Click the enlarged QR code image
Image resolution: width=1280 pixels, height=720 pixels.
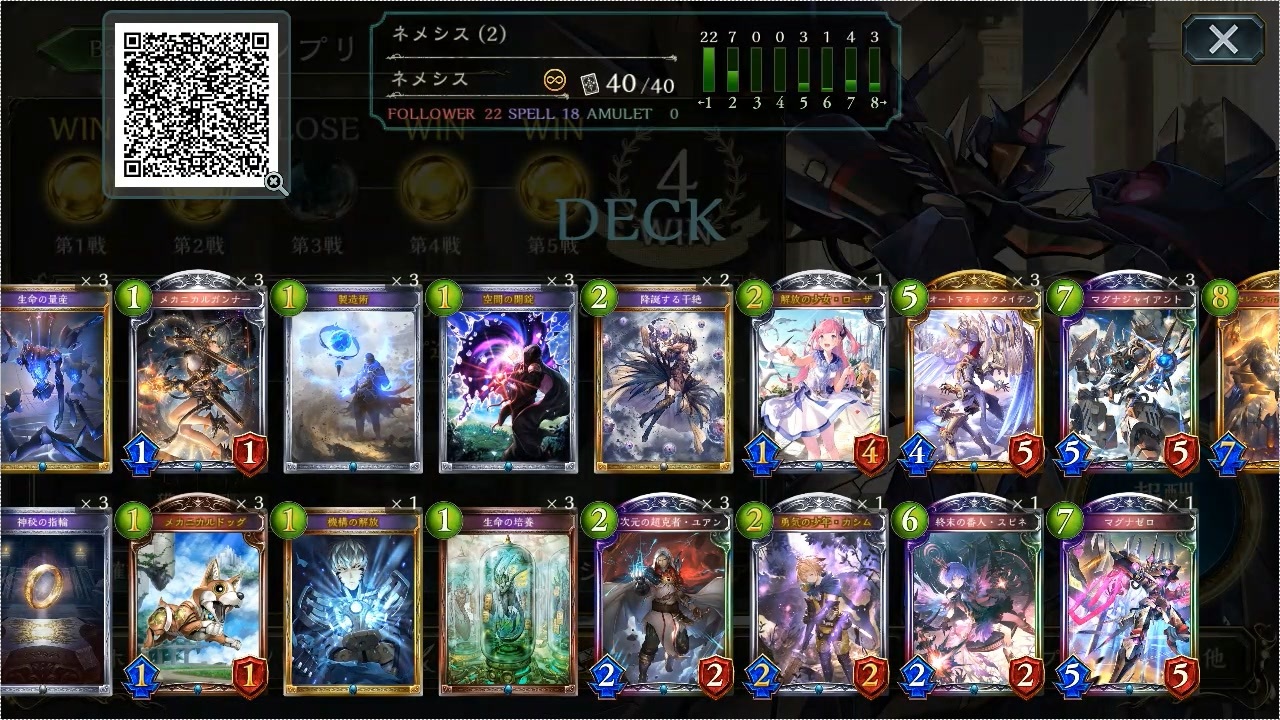(190, 100)
